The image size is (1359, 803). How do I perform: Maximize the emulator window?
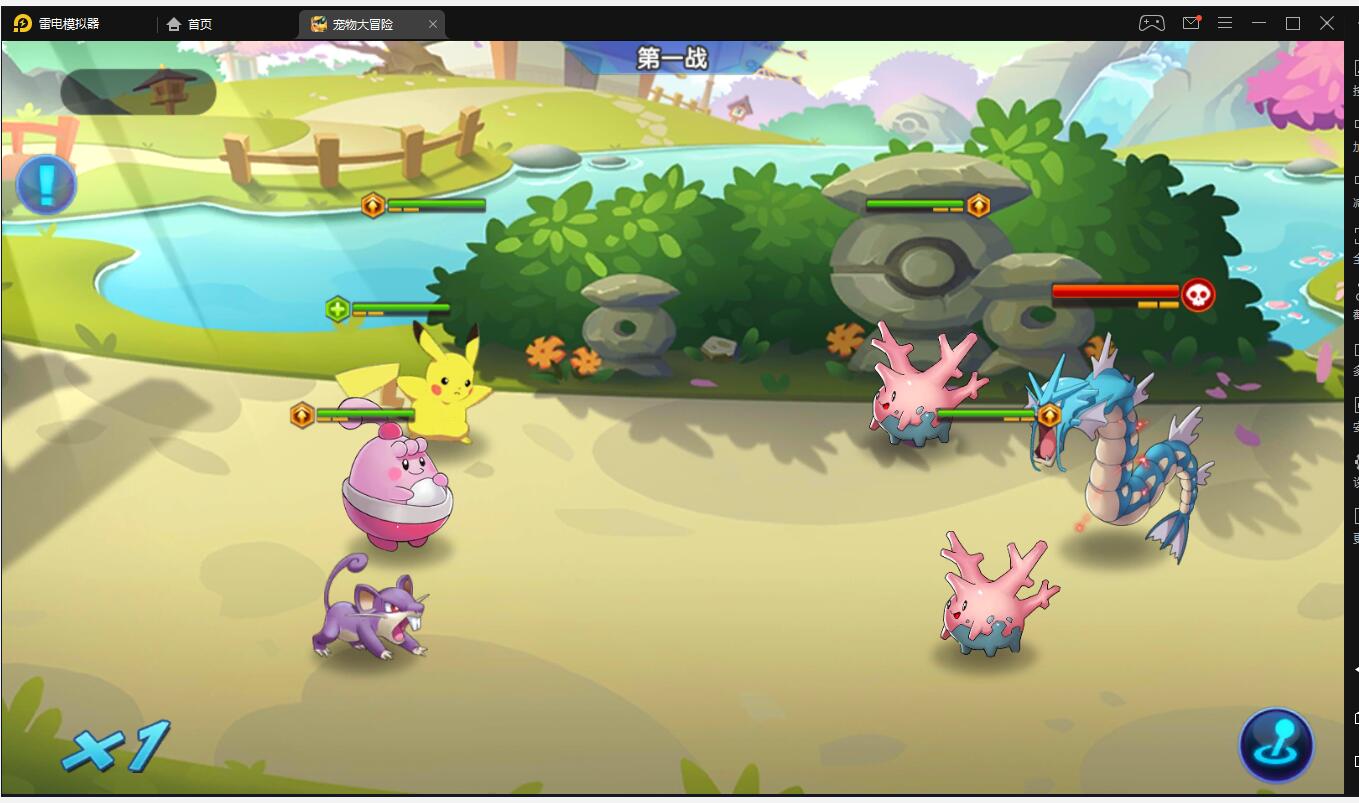point(1293,23)
